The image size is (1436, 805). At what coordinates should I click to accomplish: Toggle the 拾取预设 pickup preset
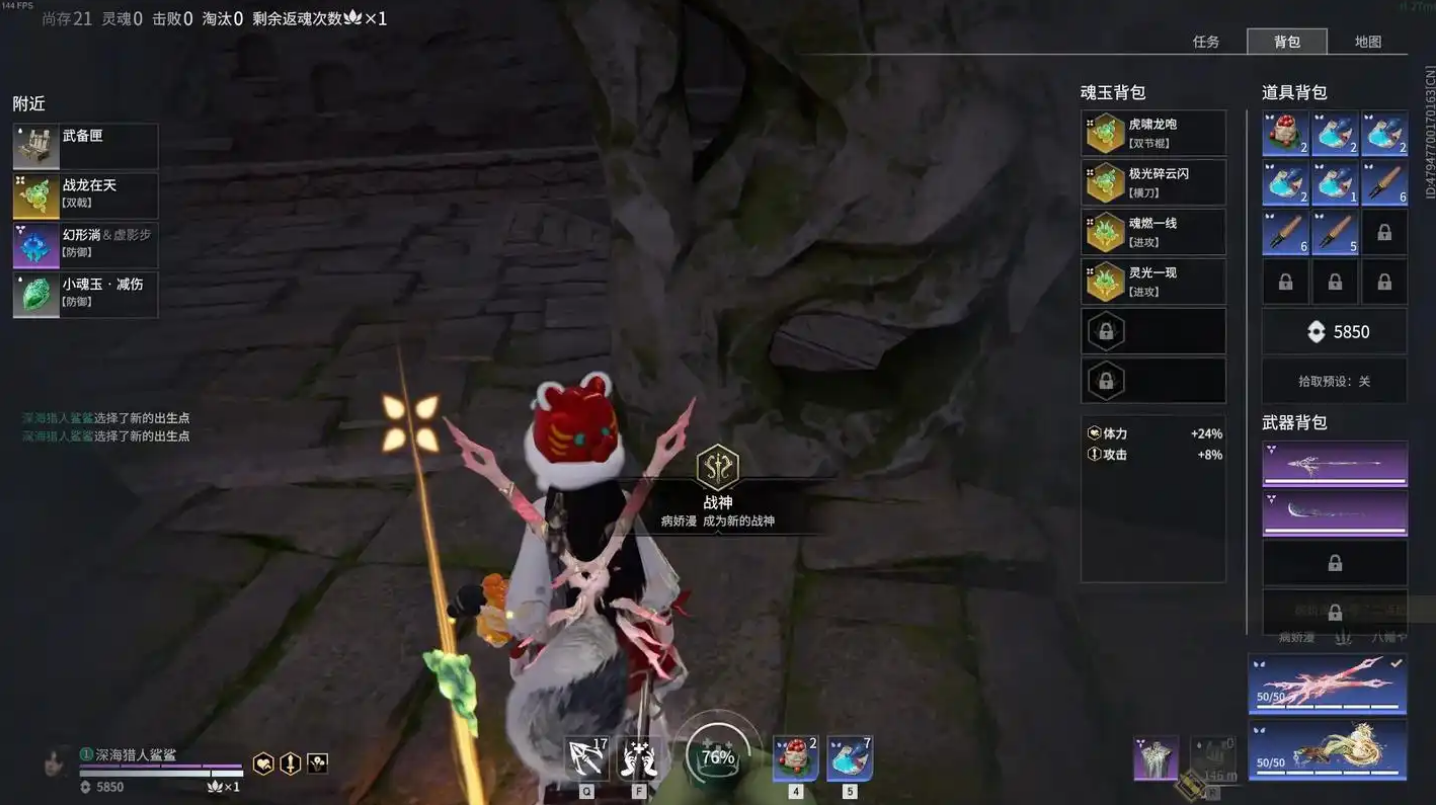point(1334,381)
